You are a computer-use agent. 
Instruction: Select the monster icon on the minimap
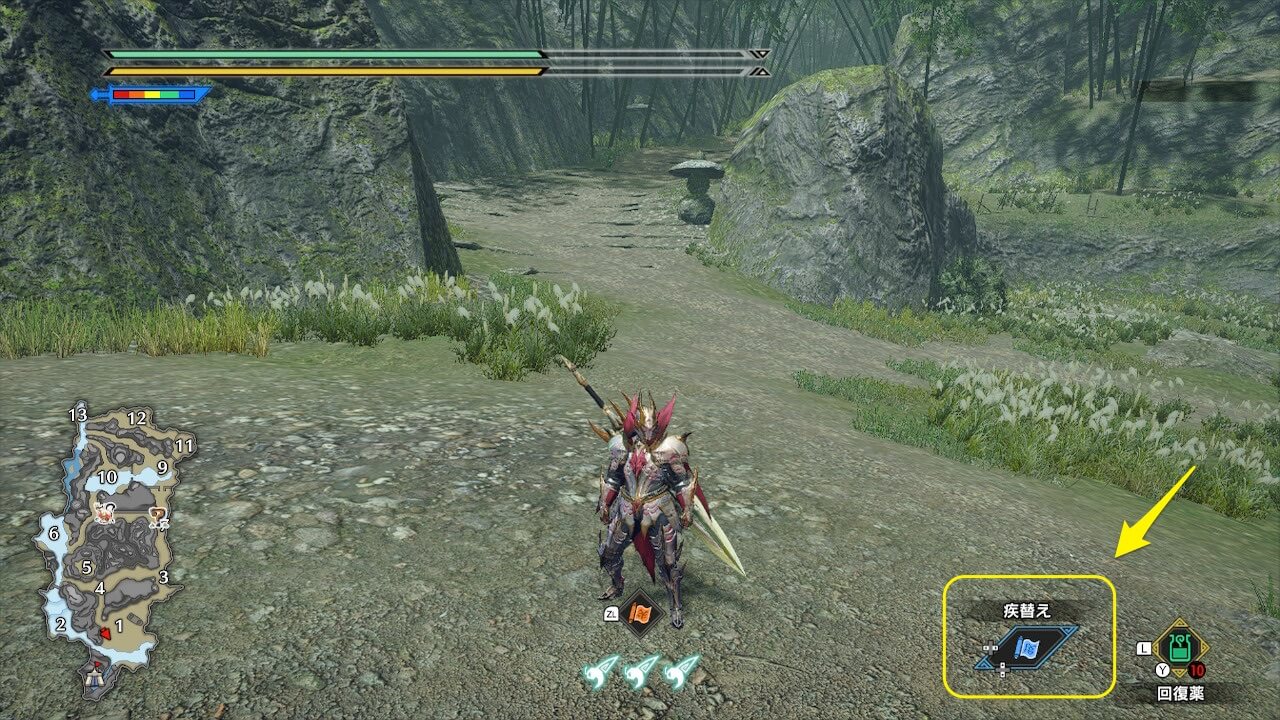103,515
